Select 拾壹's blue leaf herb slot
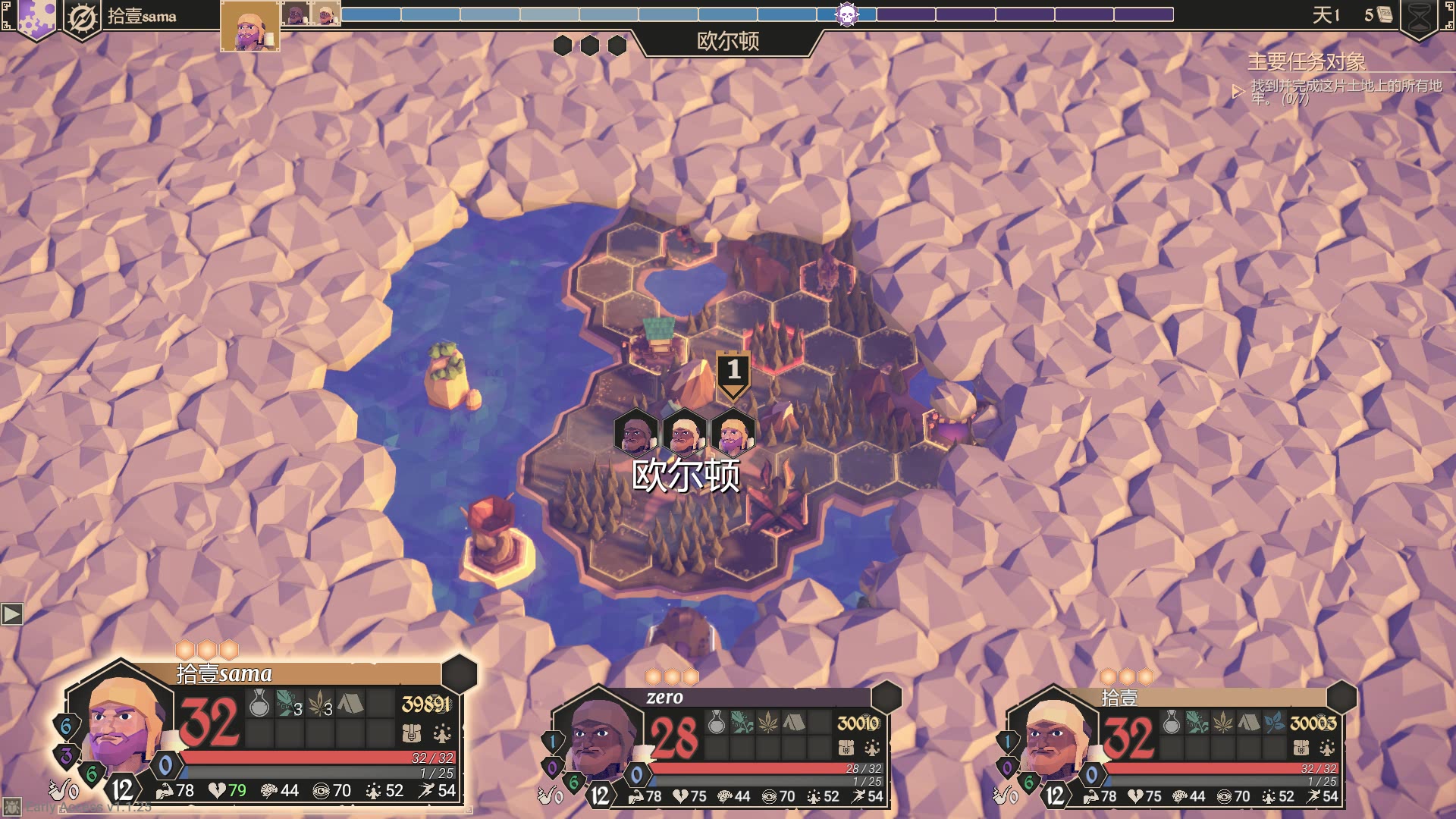This screenshot has width=1456, height=819. tap(1275, 723)
